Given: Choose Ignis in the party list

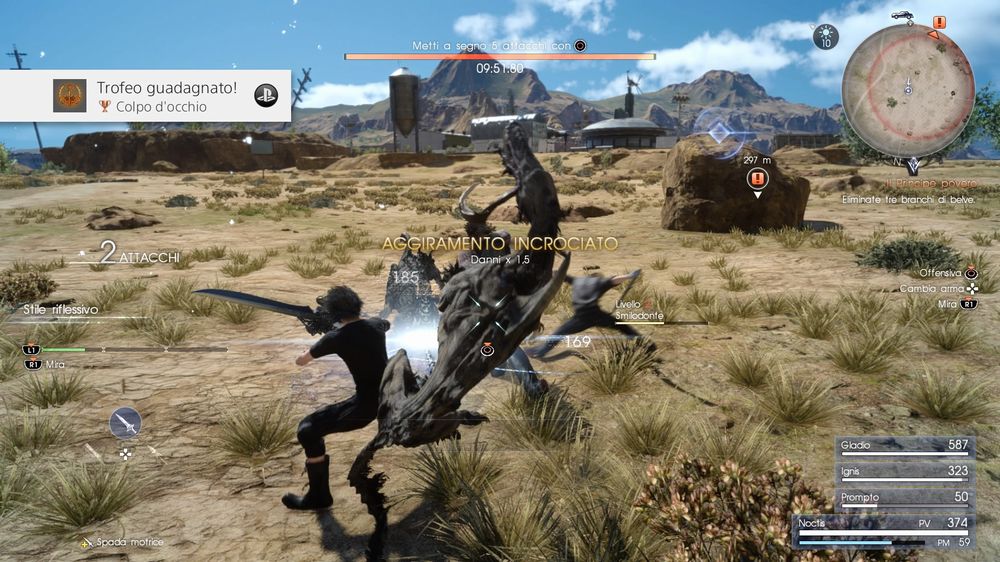Looking at the screenshot, I should tap(907, 471).
